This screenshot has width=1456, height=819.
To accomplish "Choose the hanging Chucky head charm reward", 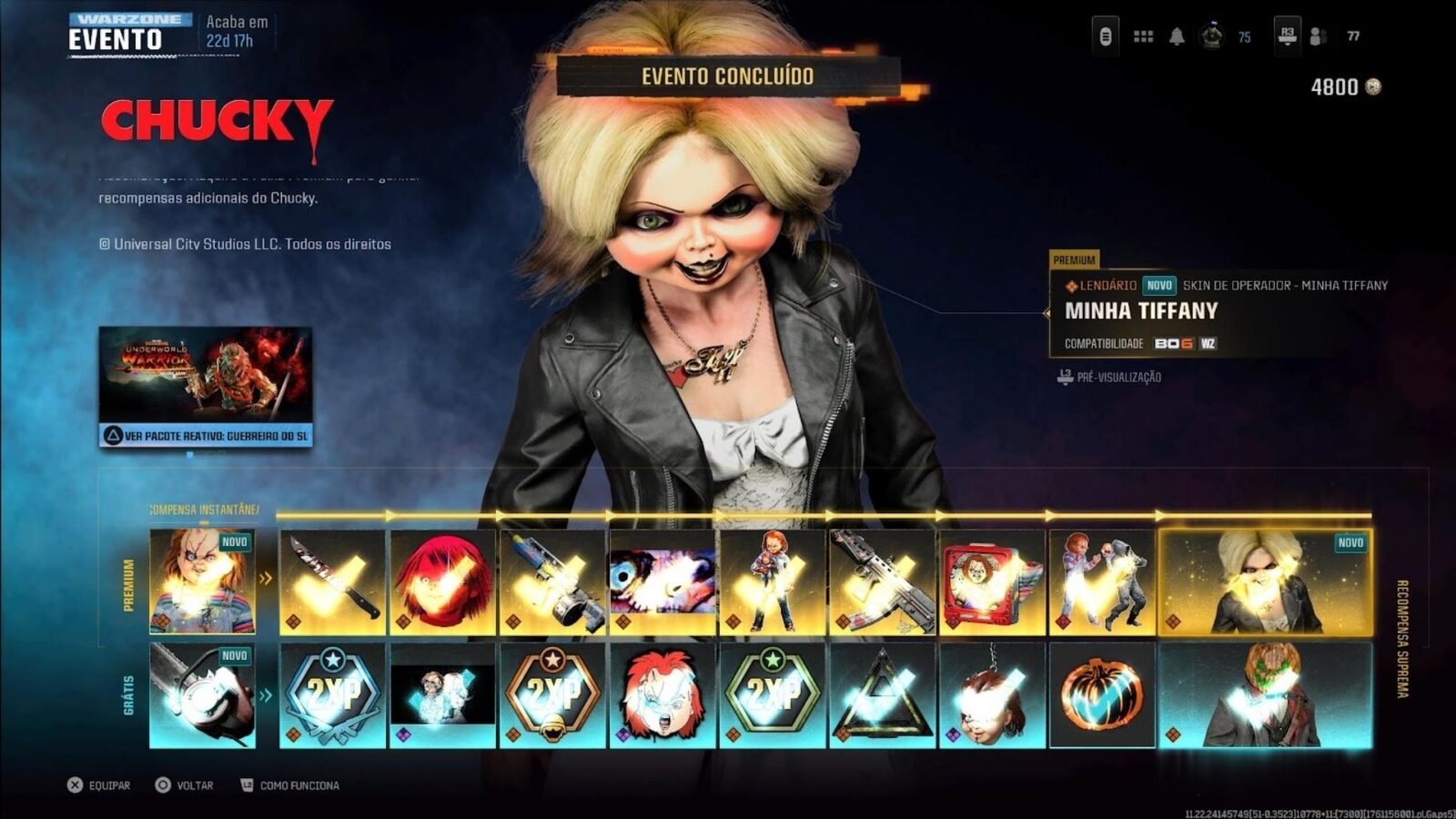I will (992, 695).
